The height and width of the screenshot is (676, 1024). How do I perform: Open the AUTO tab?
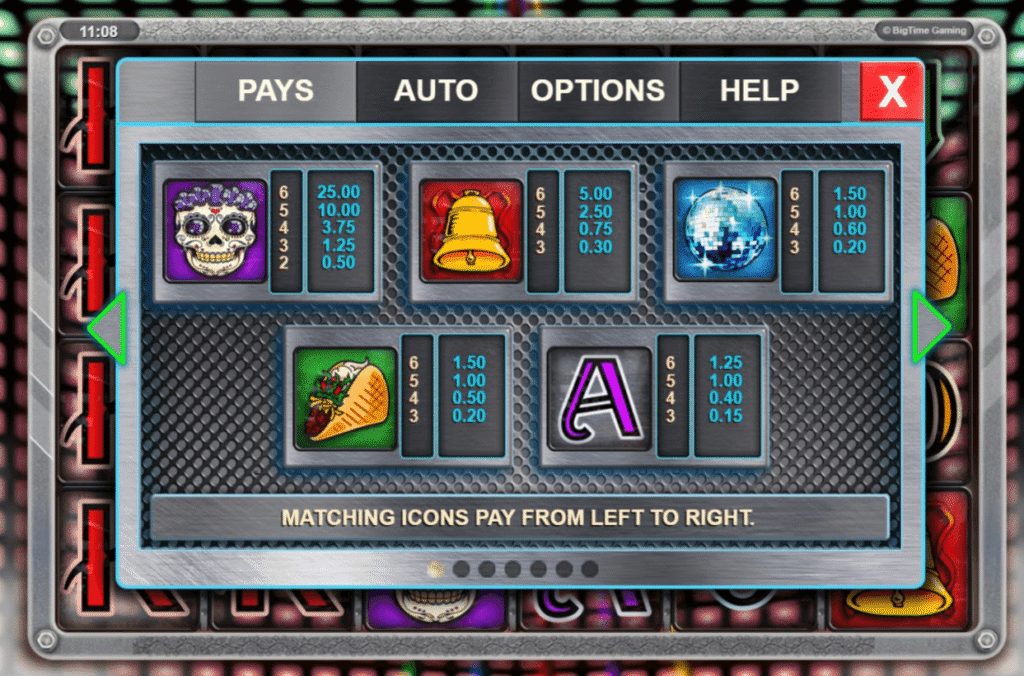(x=436, y=91)
